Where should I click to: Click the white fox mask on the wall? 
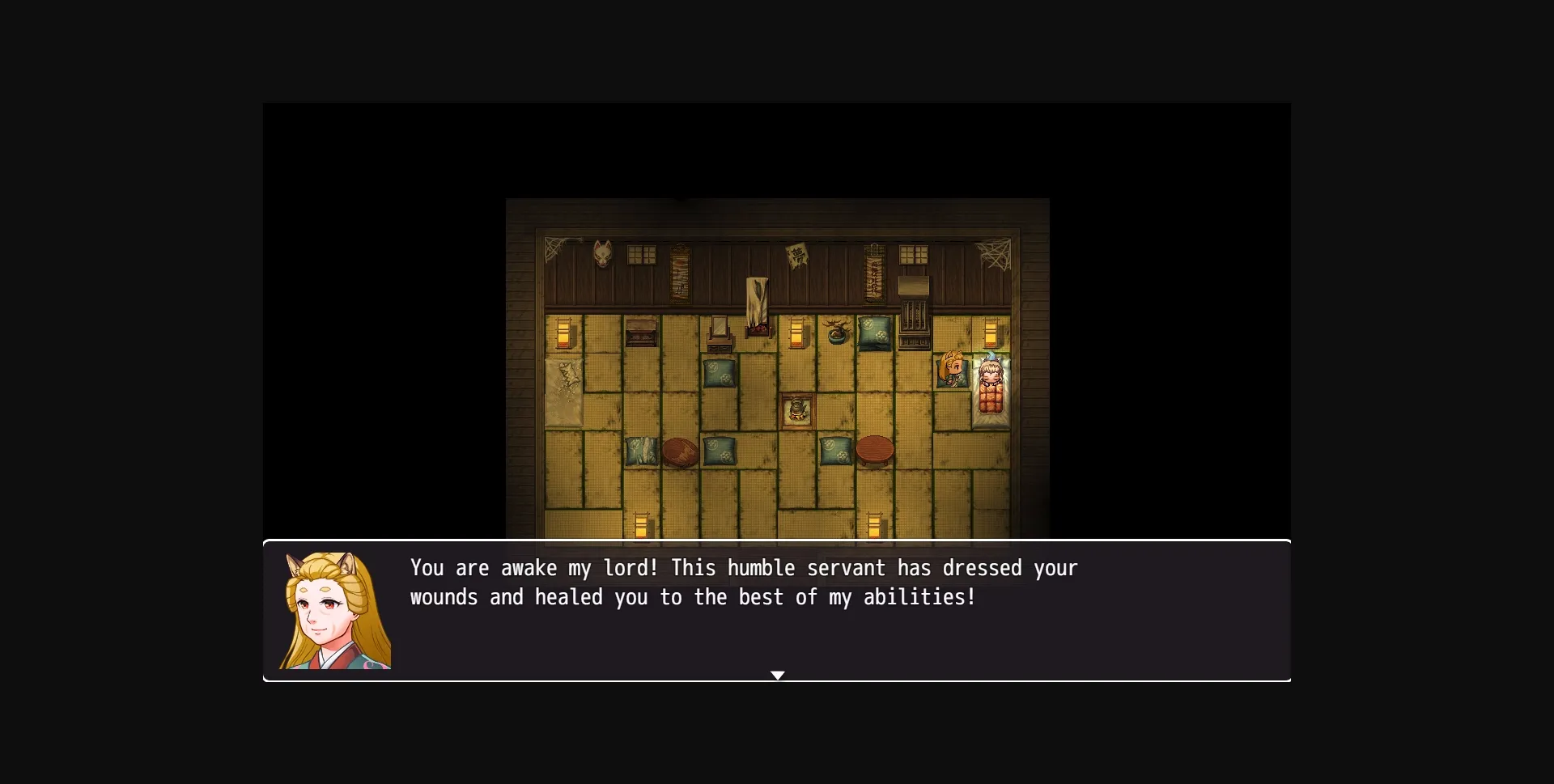coord(603,253)
